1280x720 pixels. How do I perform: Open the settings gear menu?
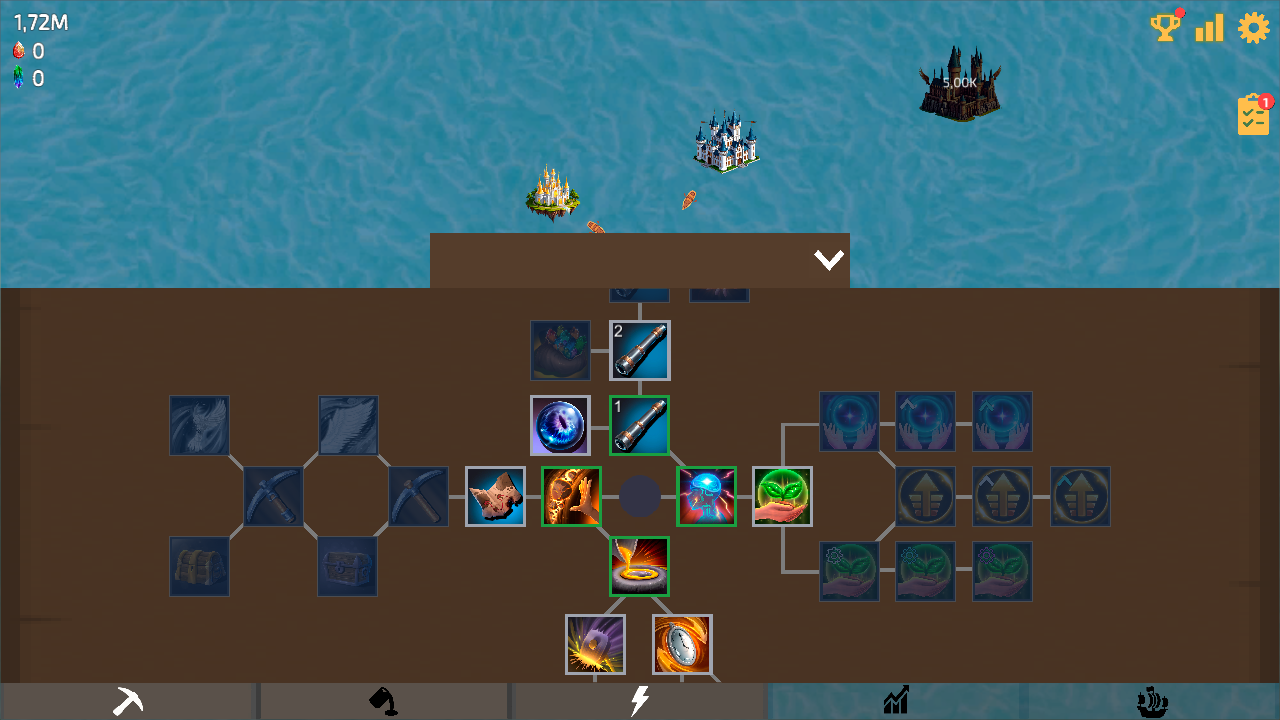point(1254,28)
